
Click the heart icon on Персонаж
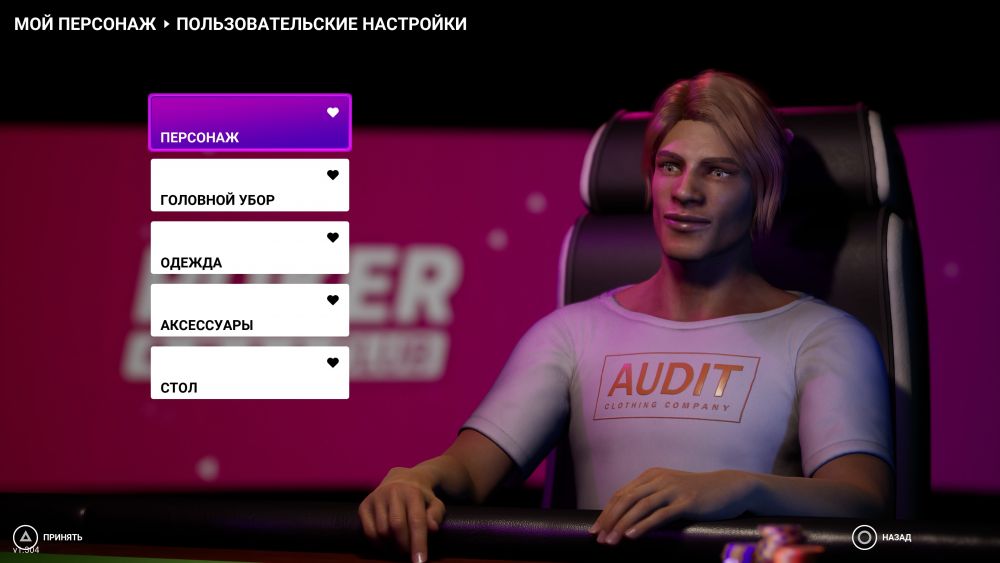point(333,112)
